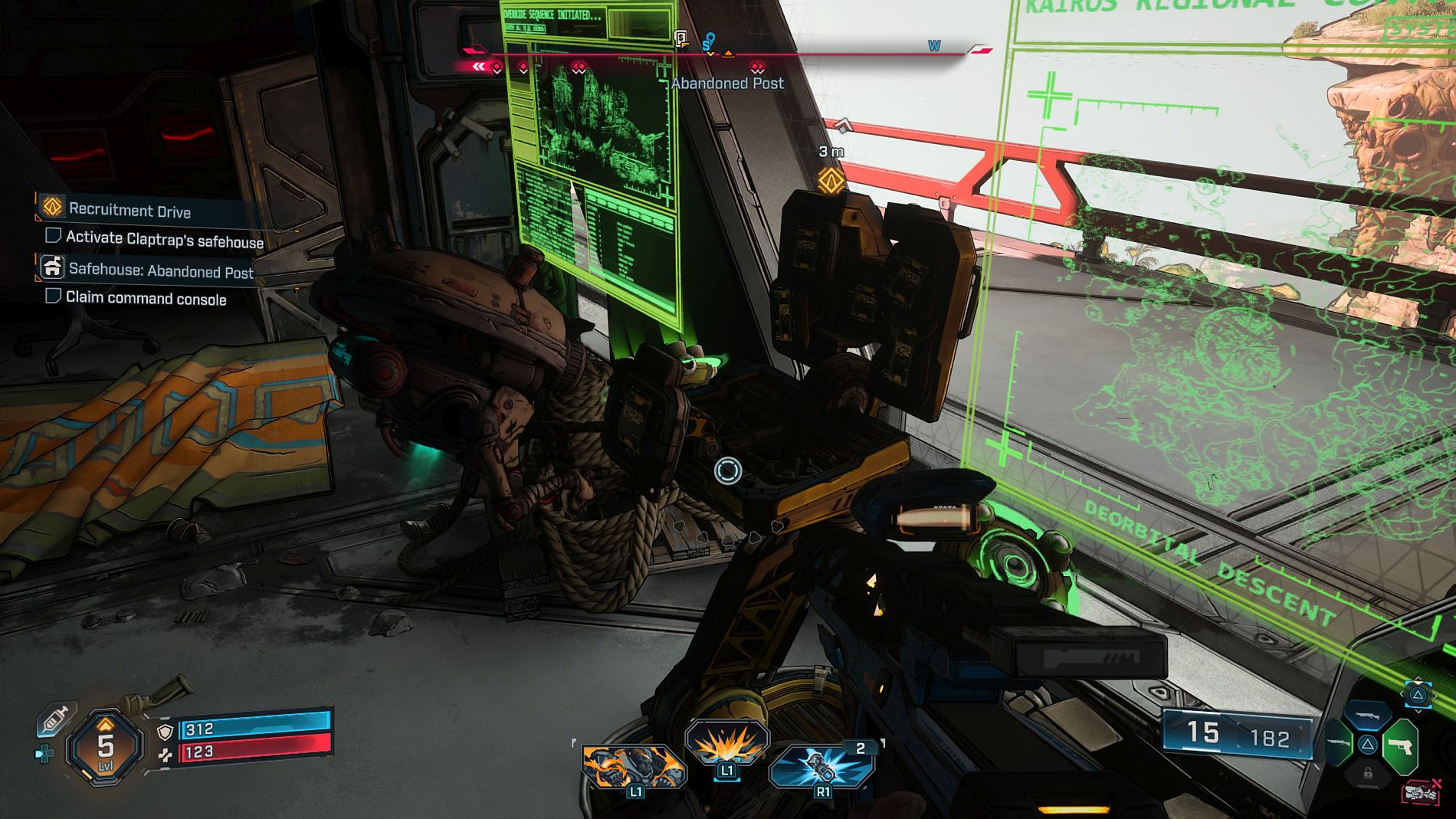This screenshot has height=819, width=1456.
Task: Click the vending machine marker on the compass
Action: pos(680,38)
